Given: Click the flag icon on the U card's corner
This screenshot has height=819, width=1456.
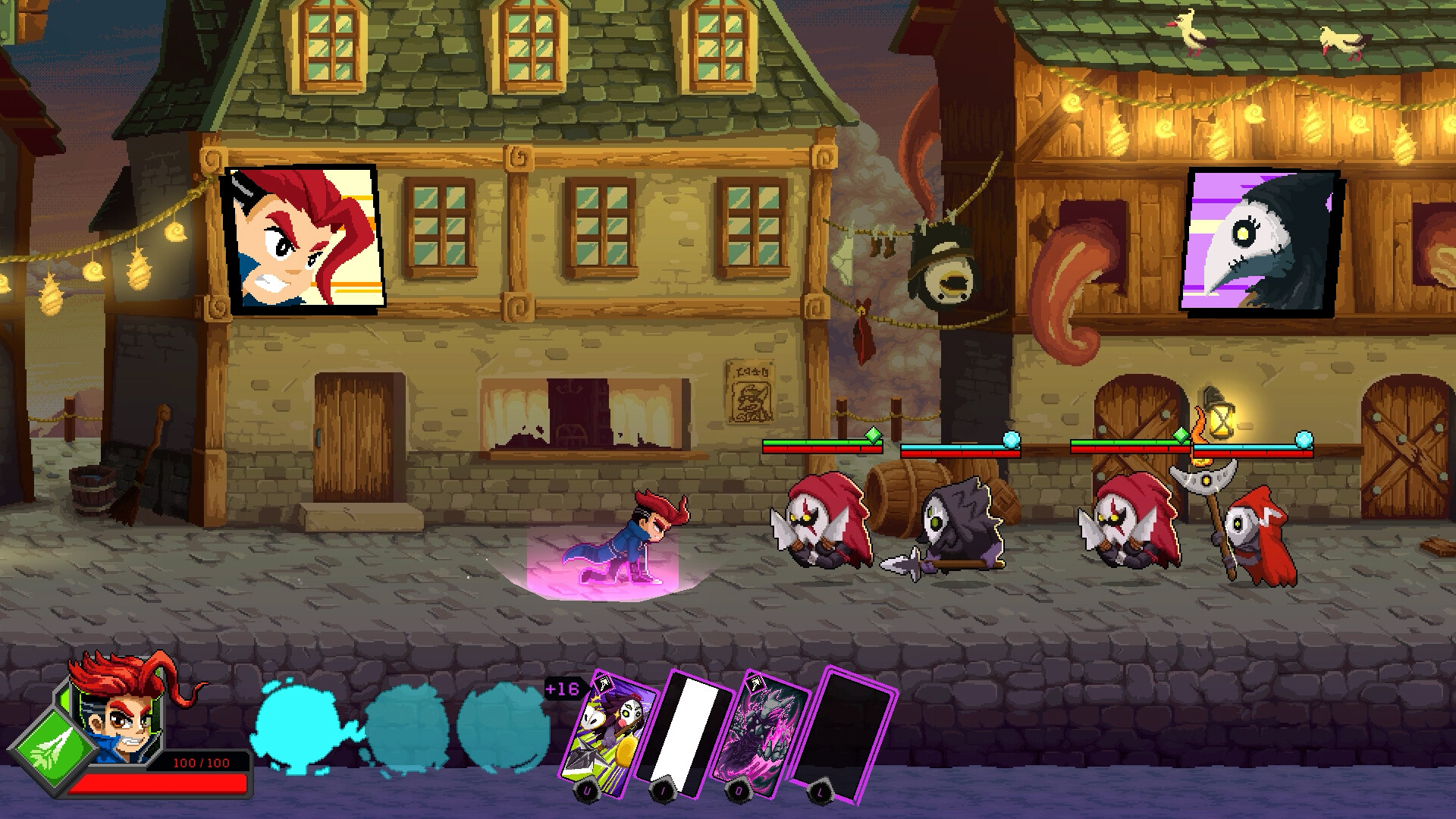Looking at the screenshot, I should coord(603,684).
